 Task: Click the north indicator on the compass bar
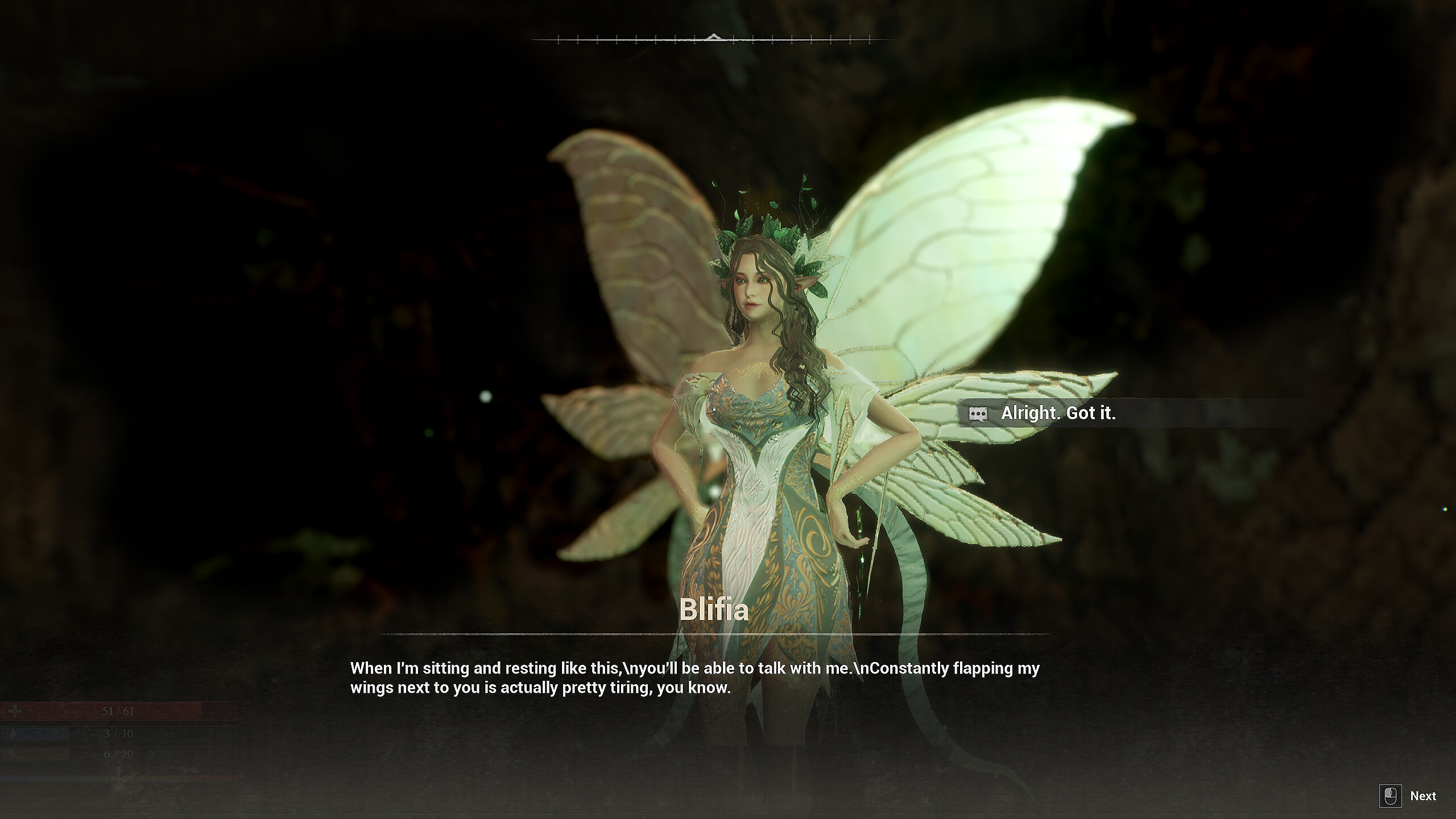click(x=713, y=36)
